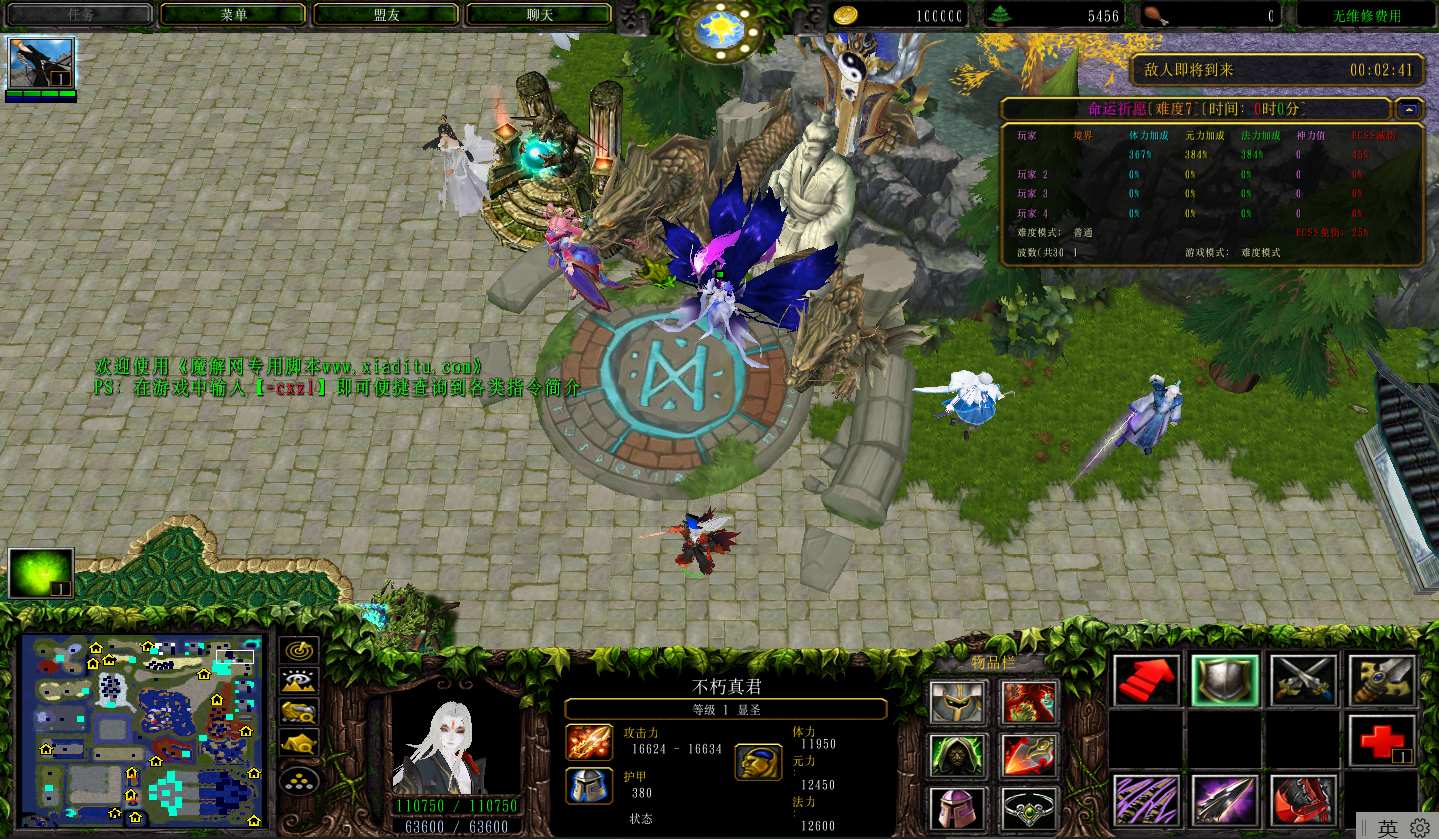Activate the minimap signal ping button
Screen dimensions: 1439x839
pos(299,650)
